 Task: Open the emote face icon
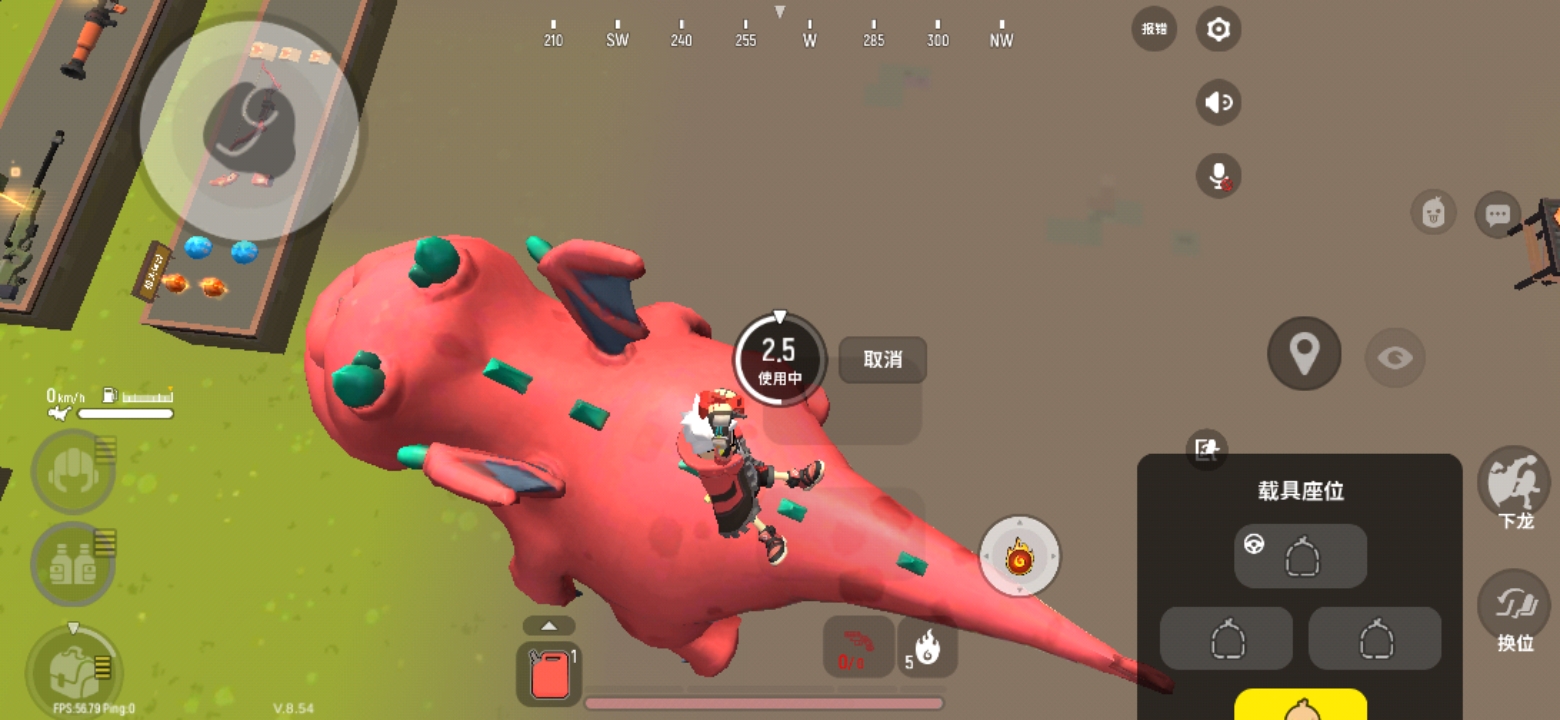point(1434,213)
